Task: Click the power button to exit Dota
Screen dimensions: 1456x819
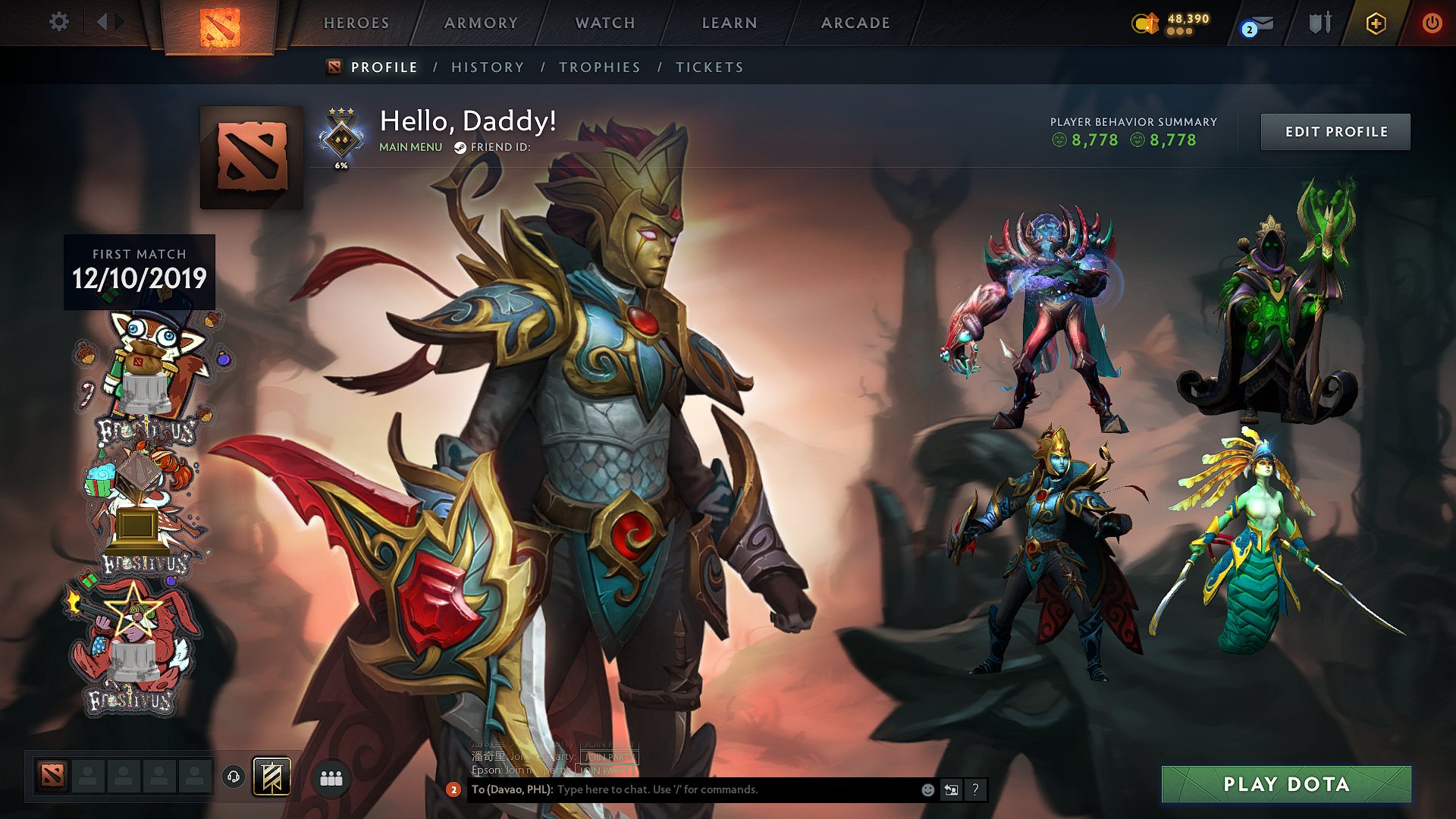Action: (1432, 23)
